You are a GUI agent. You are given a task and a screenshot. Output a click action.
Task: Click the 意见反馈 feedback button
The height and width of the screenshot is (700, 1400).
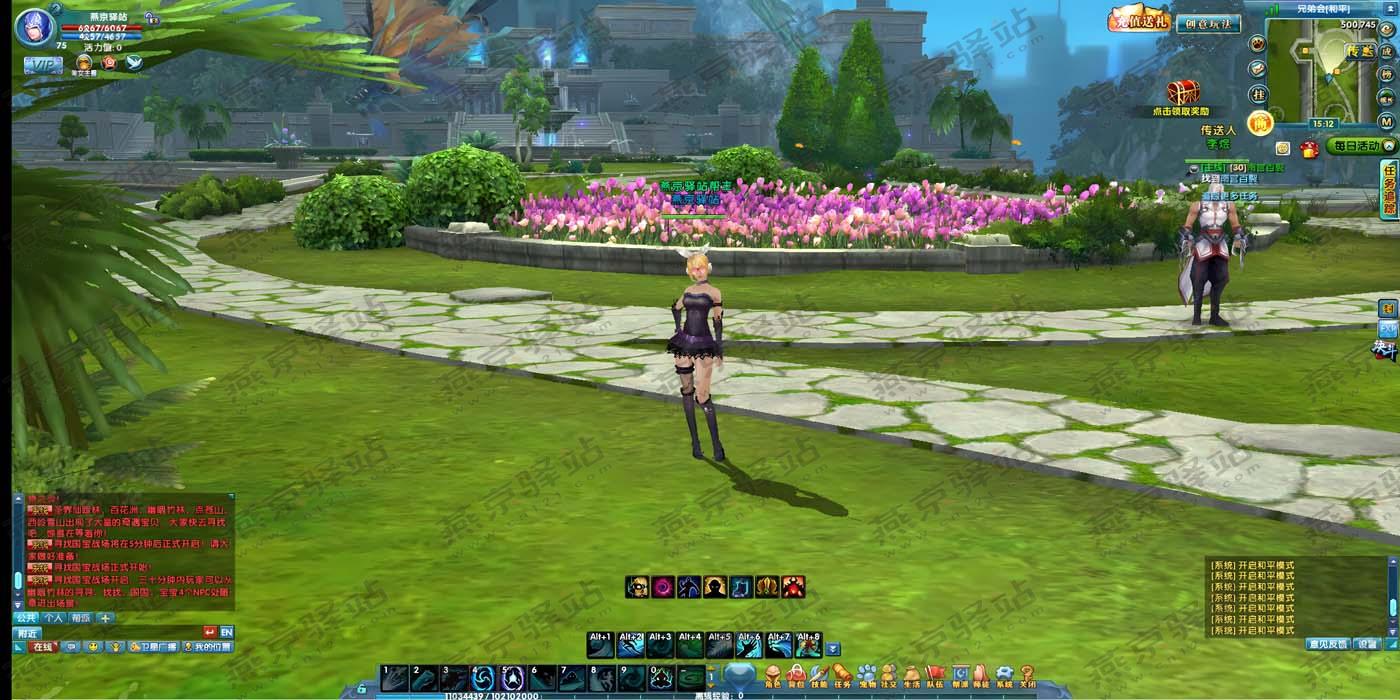(x=1328, y=644)
